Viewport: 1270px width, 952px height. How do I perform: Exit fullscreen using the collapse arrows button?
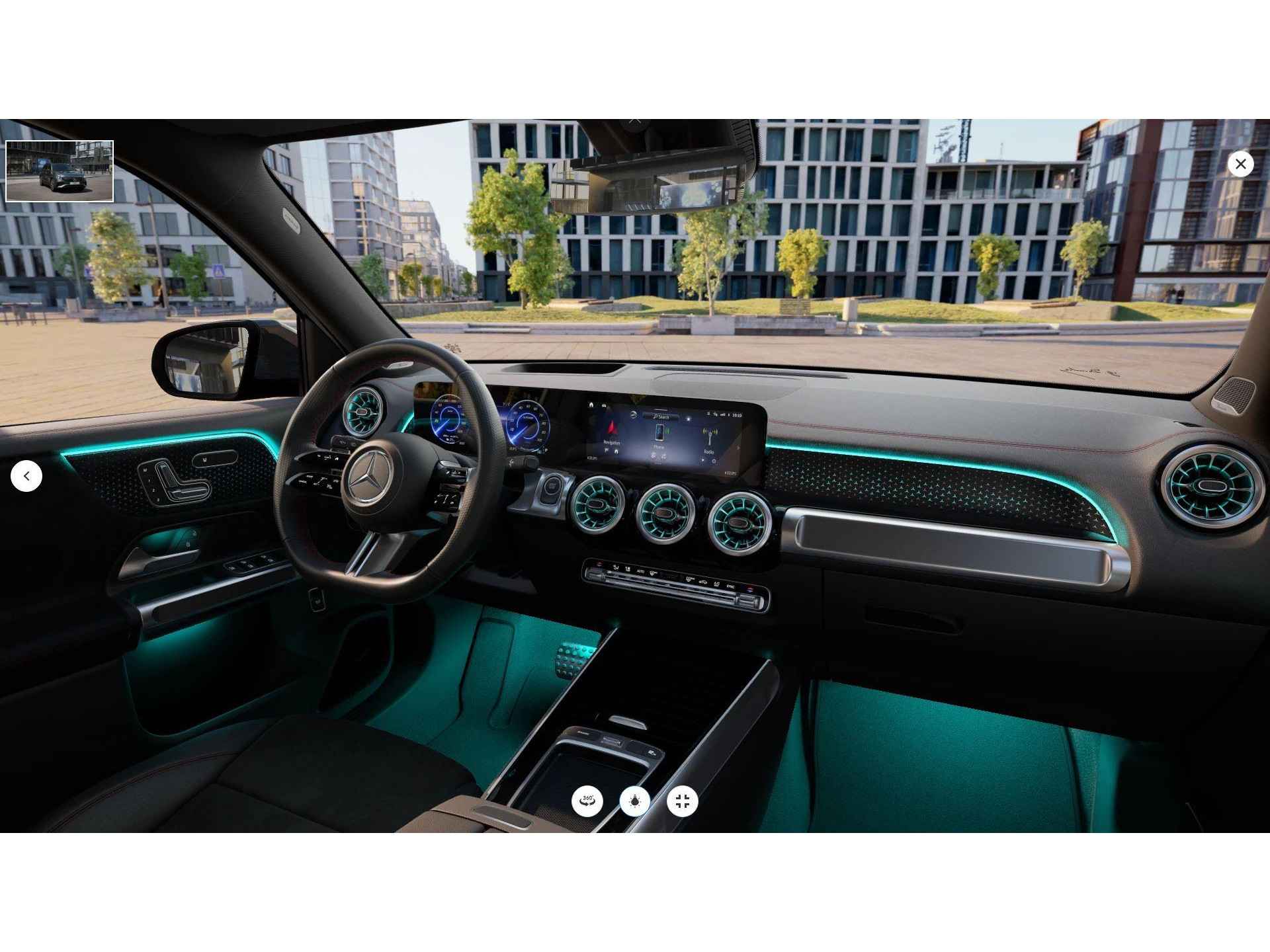(683, 801)
